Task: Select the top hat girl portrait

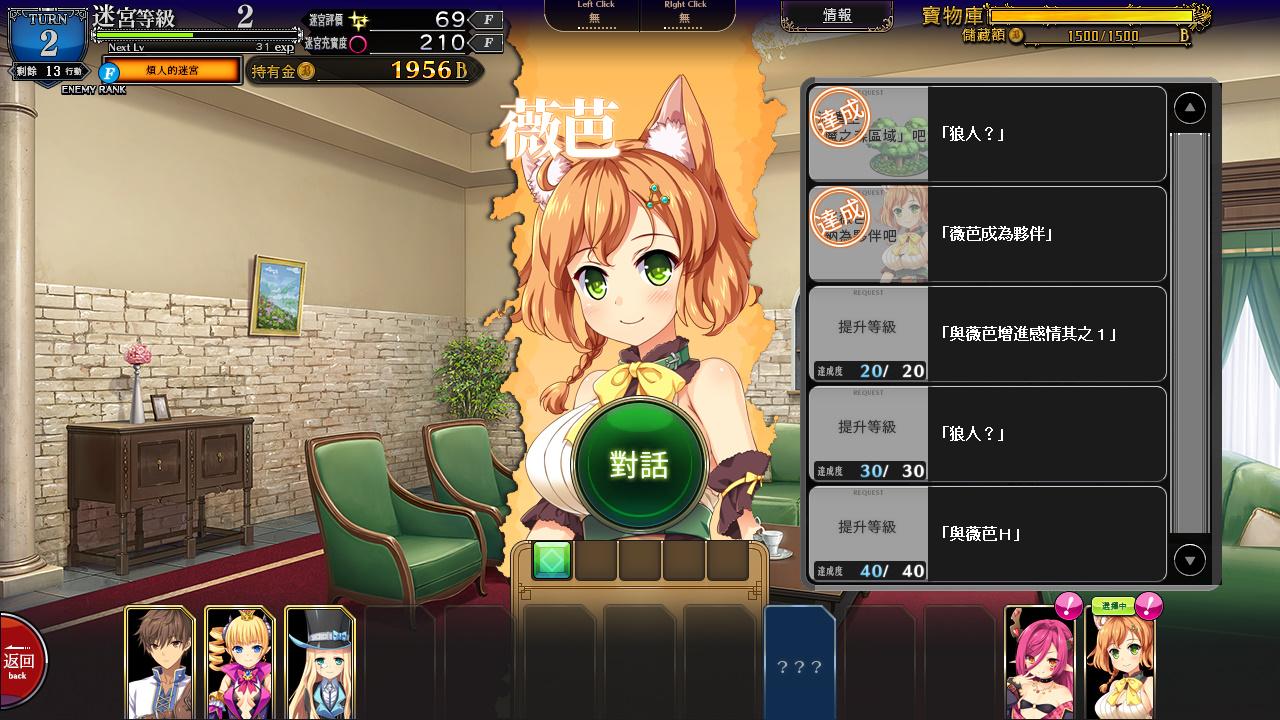Action: point(319,662)
